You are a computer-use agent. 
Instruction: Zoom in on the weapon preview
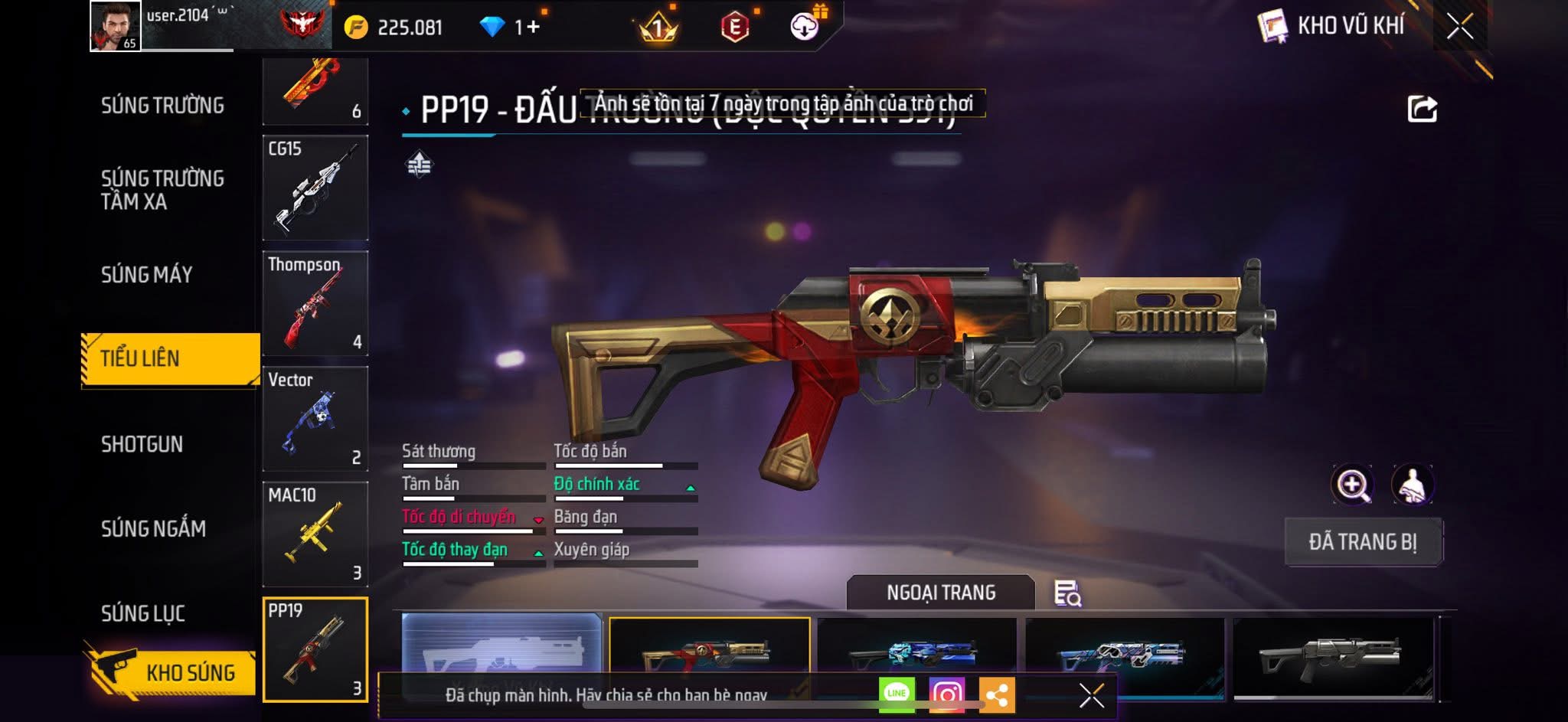tap(1353, 484)
